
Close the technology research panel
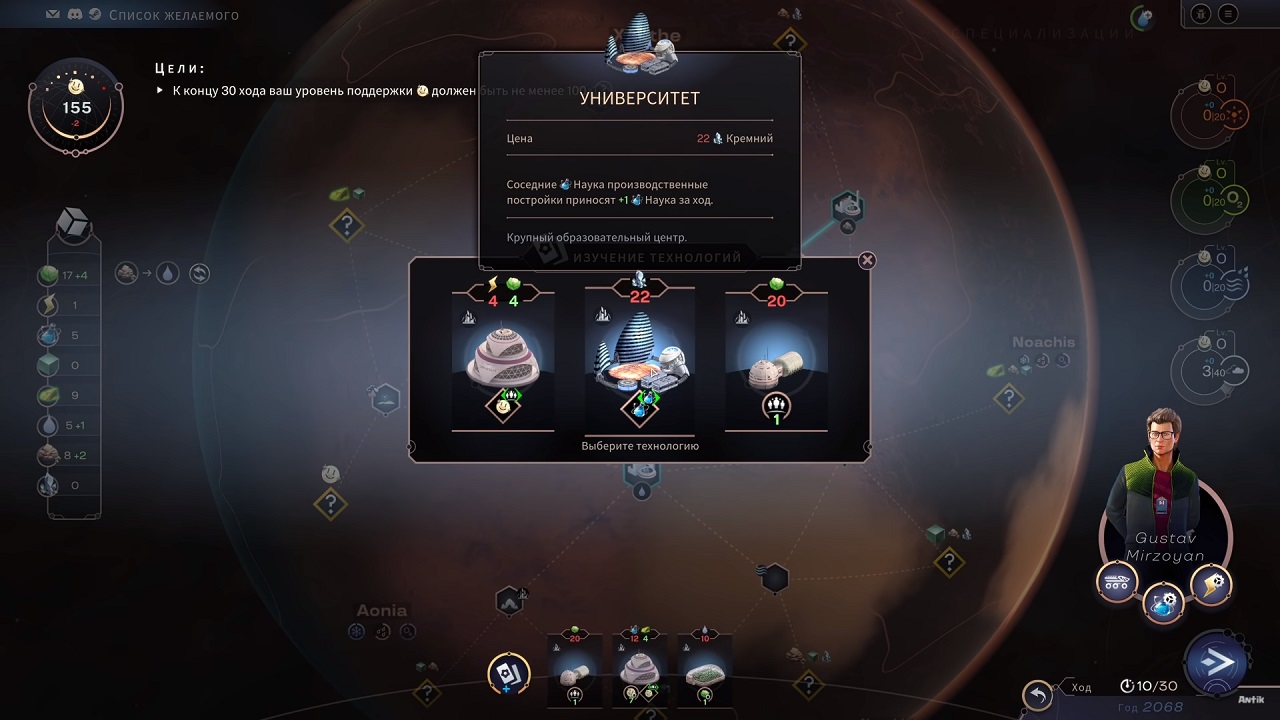(867, 260)
